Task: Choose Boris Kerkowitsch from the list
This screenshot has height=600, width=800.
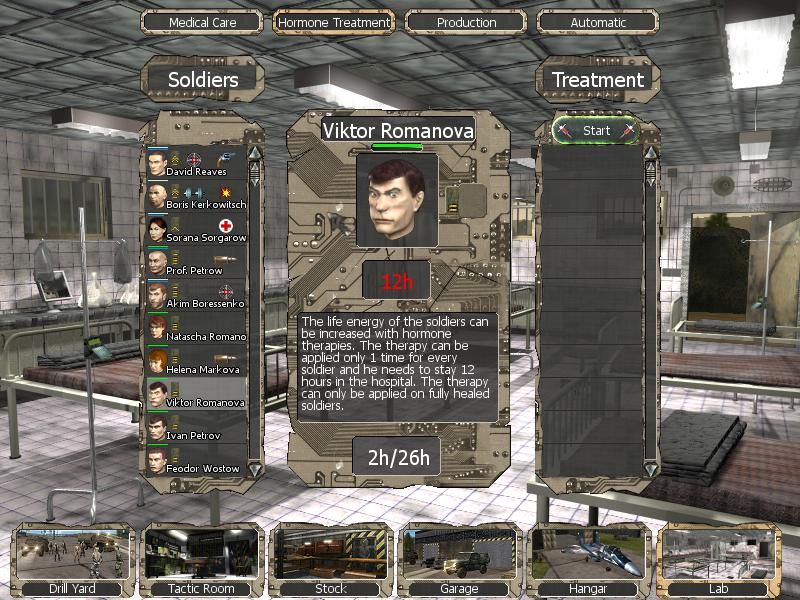Action: click(x=196, y=197)
